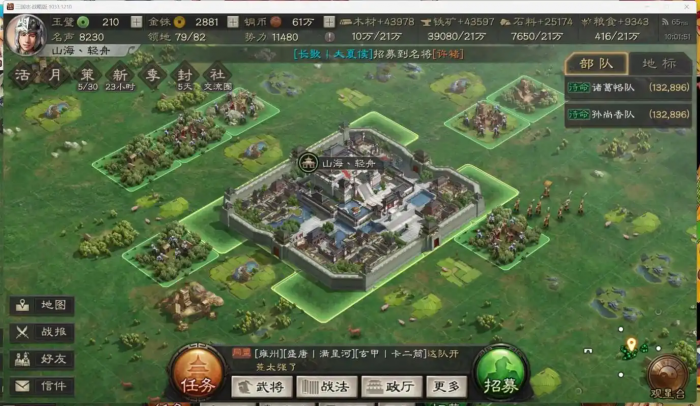The image size is (700, 406).
Task: Click the green 招募 recruit button
Action: click(503, 374)
